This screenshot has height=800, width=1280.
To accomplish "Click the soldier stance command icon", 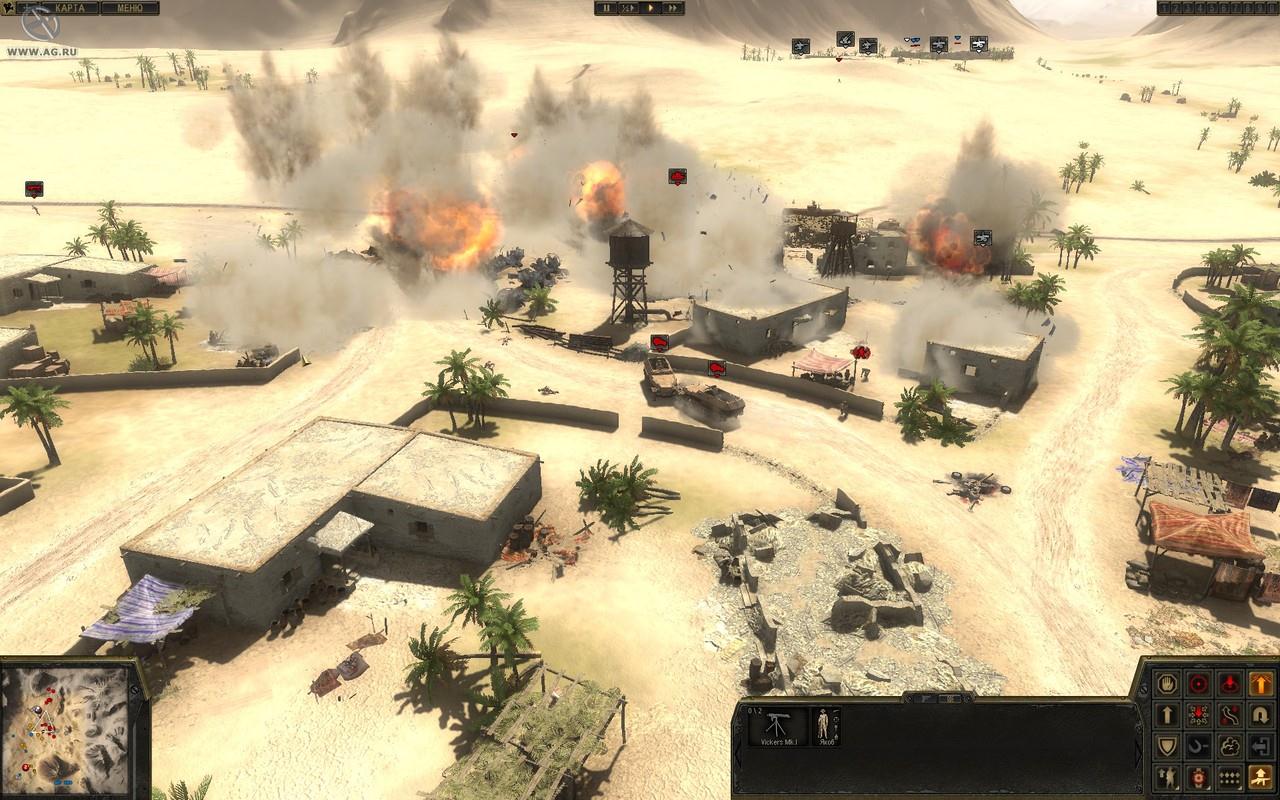I will pyautogui.click(x=1167, y=777).
